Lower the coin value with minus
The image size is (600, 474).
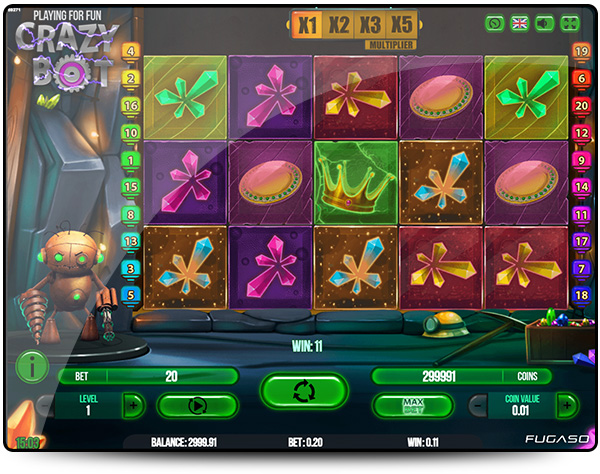pos(480,405)
